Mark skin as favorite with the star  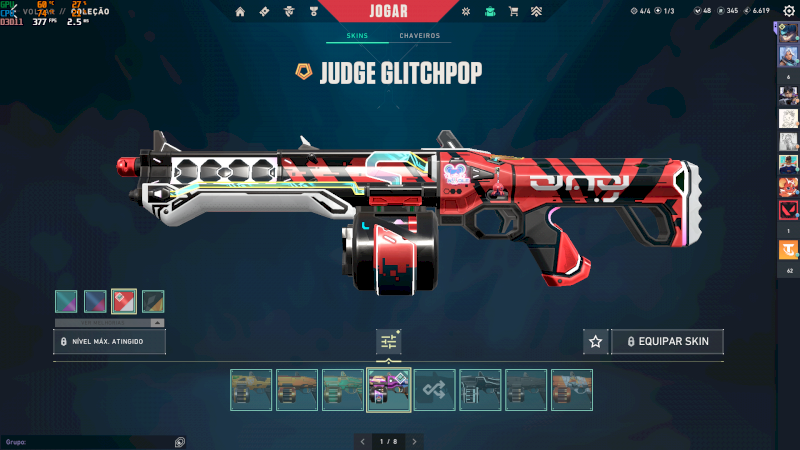click(596, 342)
